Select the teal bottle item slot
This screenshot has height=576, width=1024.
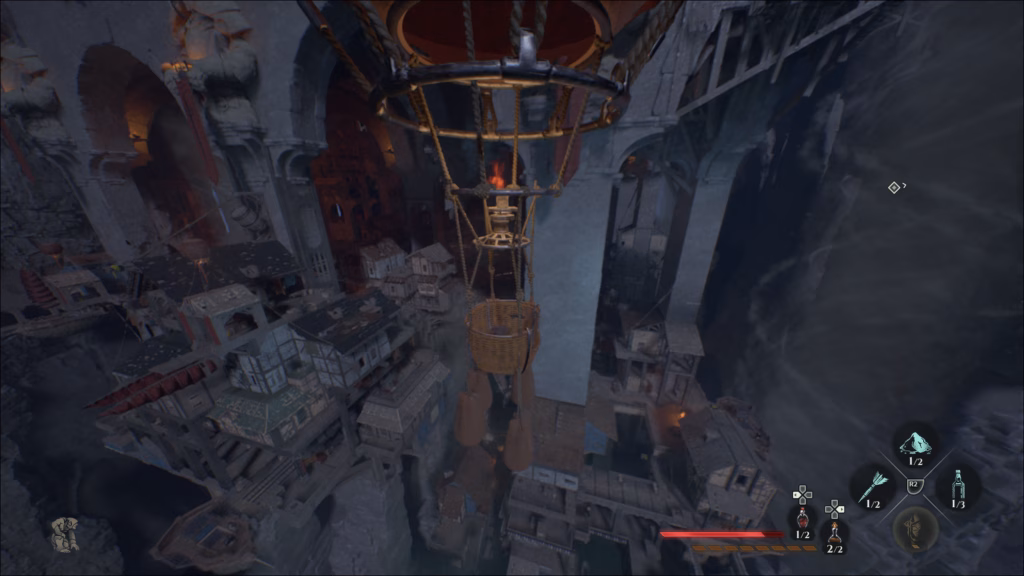coord(958,485)
